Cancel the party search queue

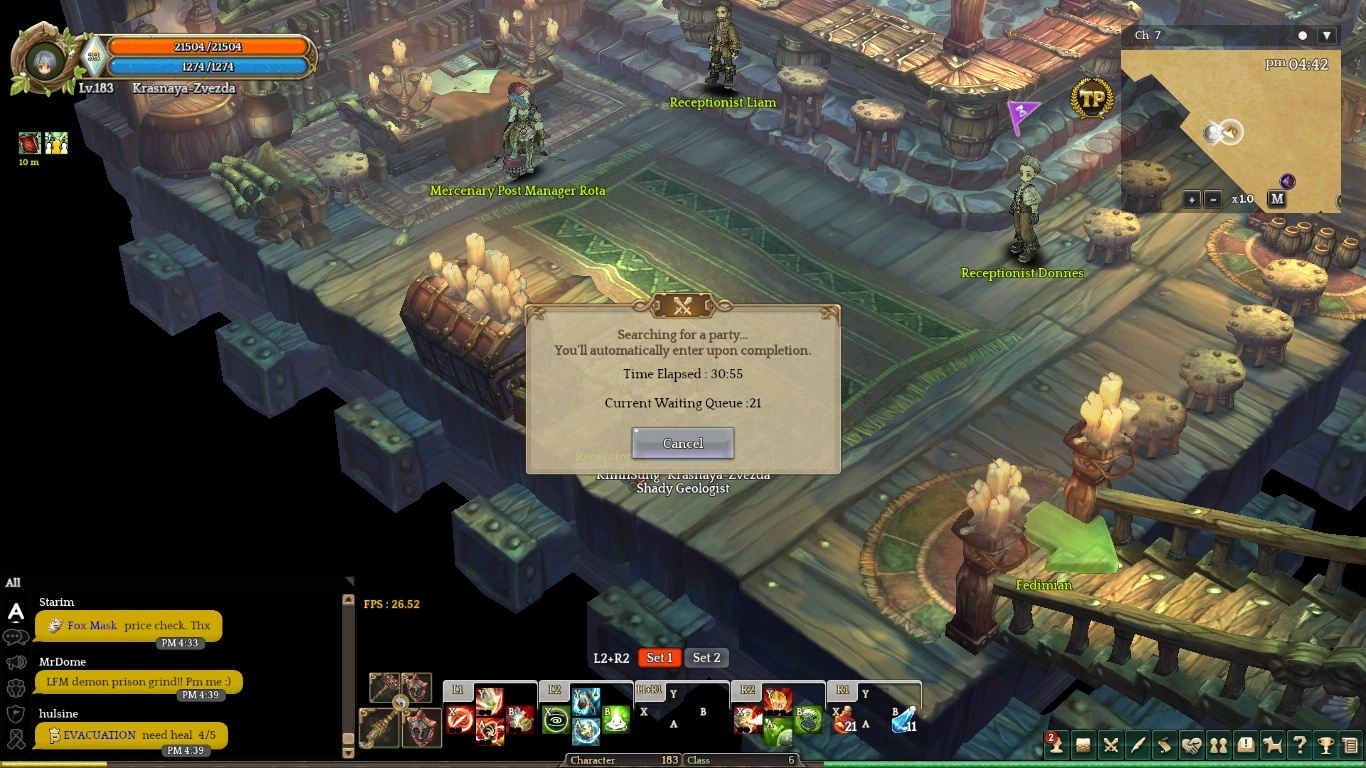point(683,443)
